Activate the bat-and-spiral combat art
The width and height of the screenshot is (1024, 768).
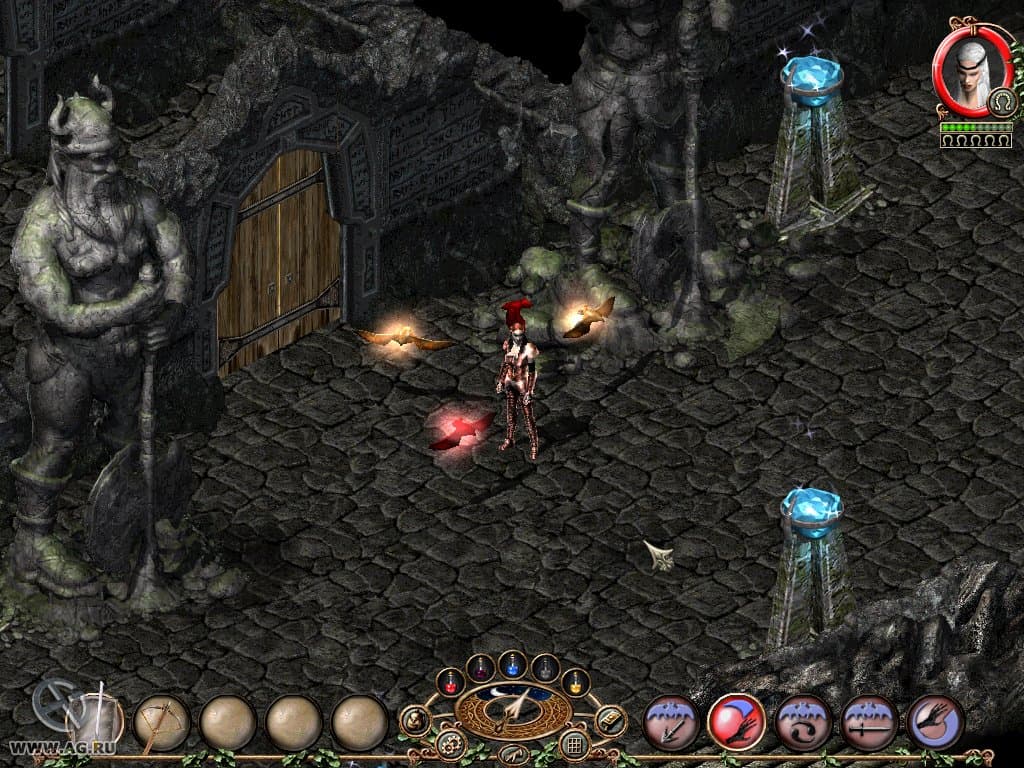click(x=803, y=722)
